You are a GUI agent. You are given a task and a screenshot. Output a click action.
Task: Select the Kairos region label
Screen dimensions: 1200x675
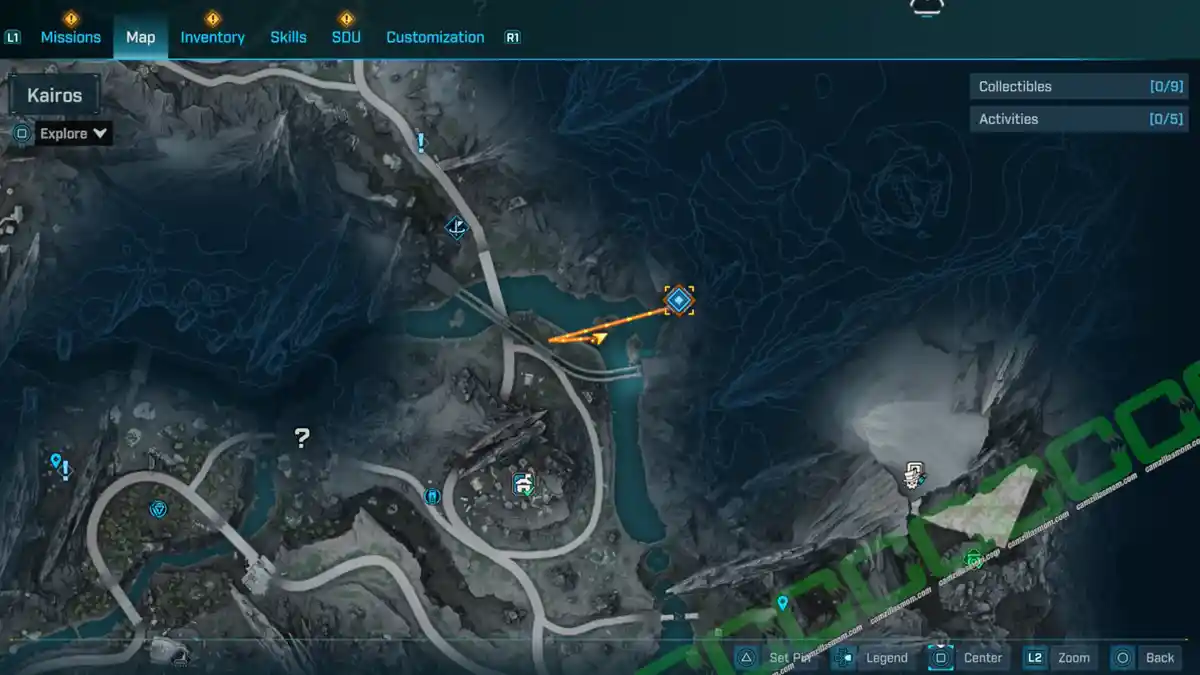coord(55,96)
